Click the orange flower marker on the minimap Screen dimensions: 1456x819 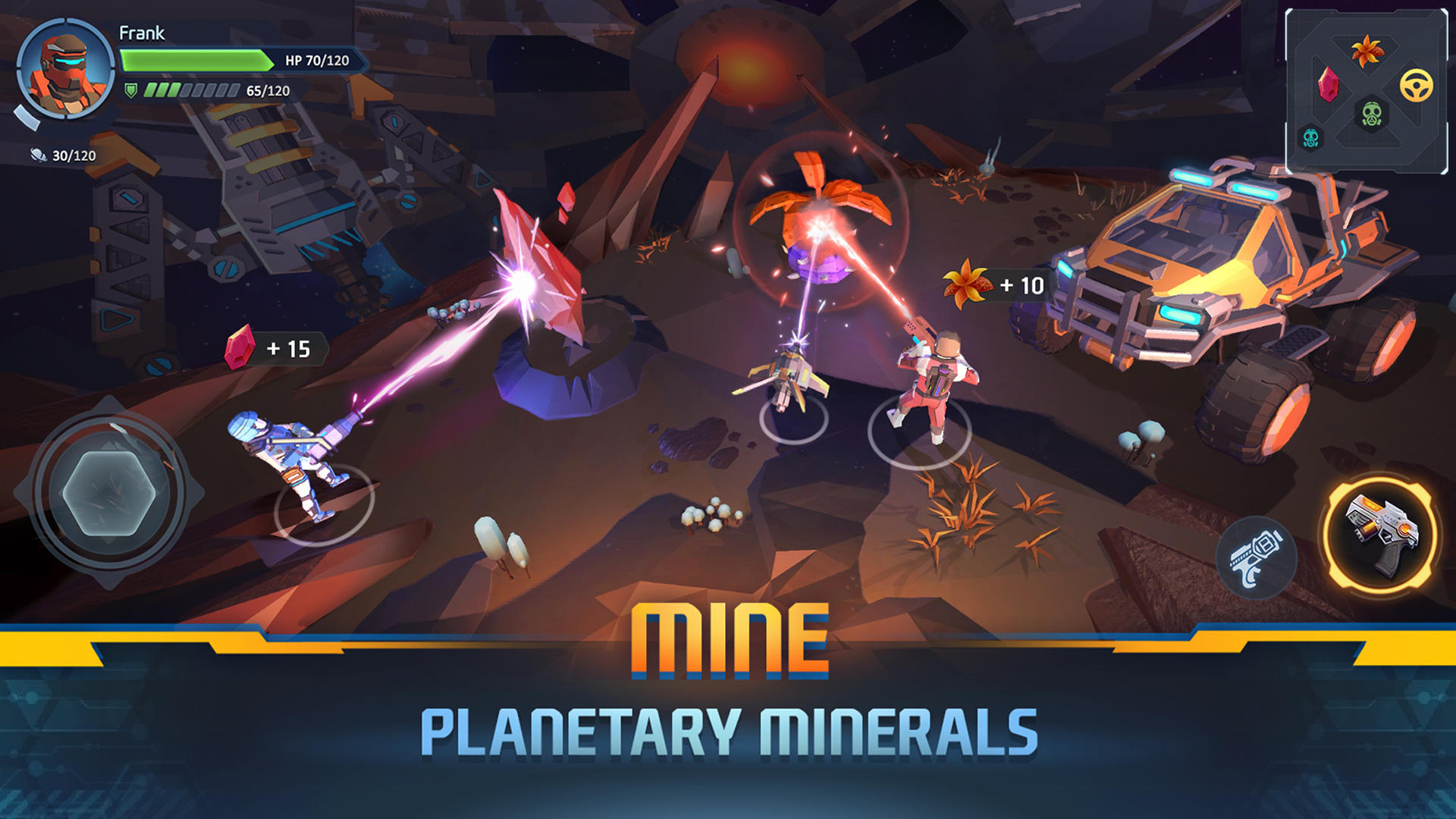1367,49
